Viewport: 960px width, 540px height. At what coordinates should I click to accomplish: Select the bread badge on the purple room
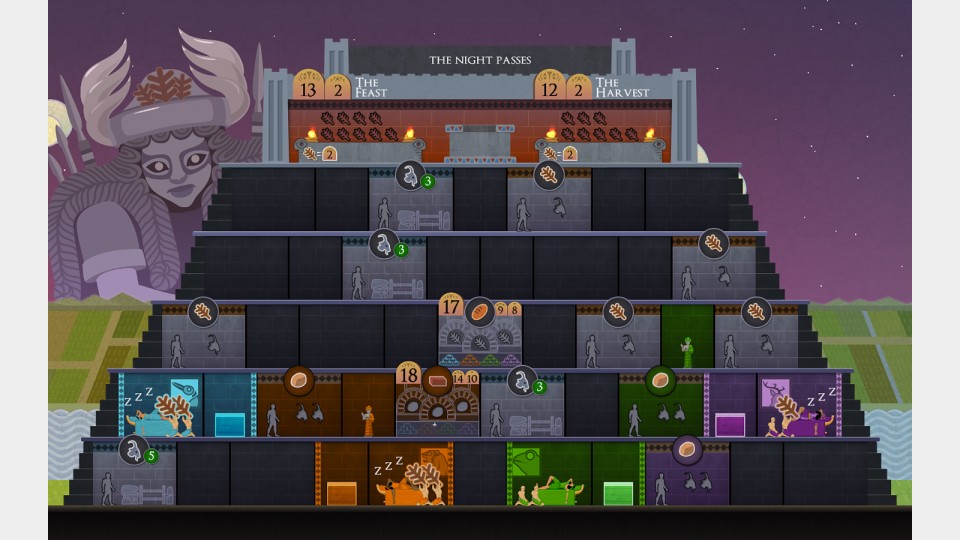[687, 449]
